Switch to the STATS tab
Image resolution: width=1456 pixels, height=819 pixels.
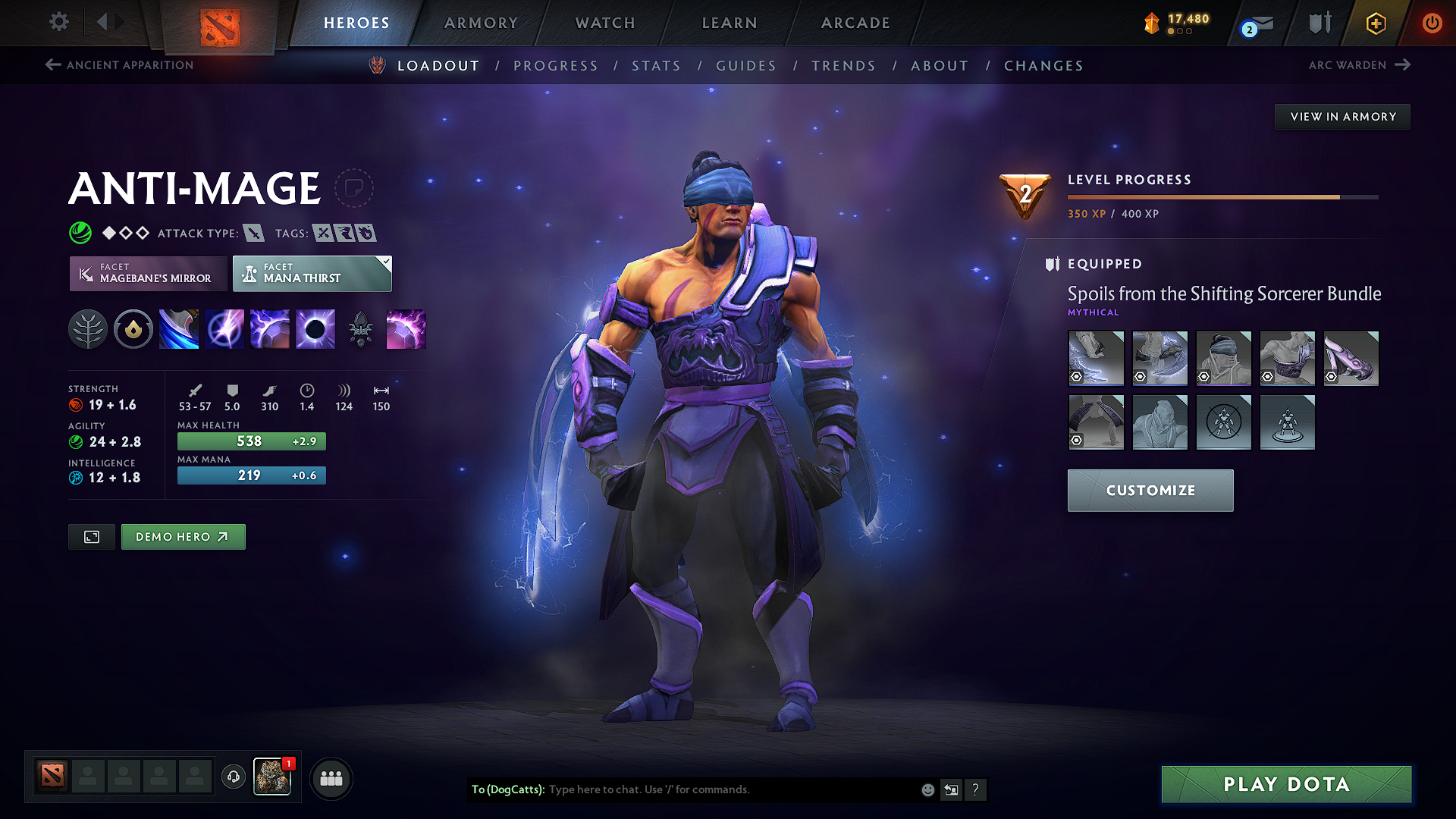click(x=657, y=65)
